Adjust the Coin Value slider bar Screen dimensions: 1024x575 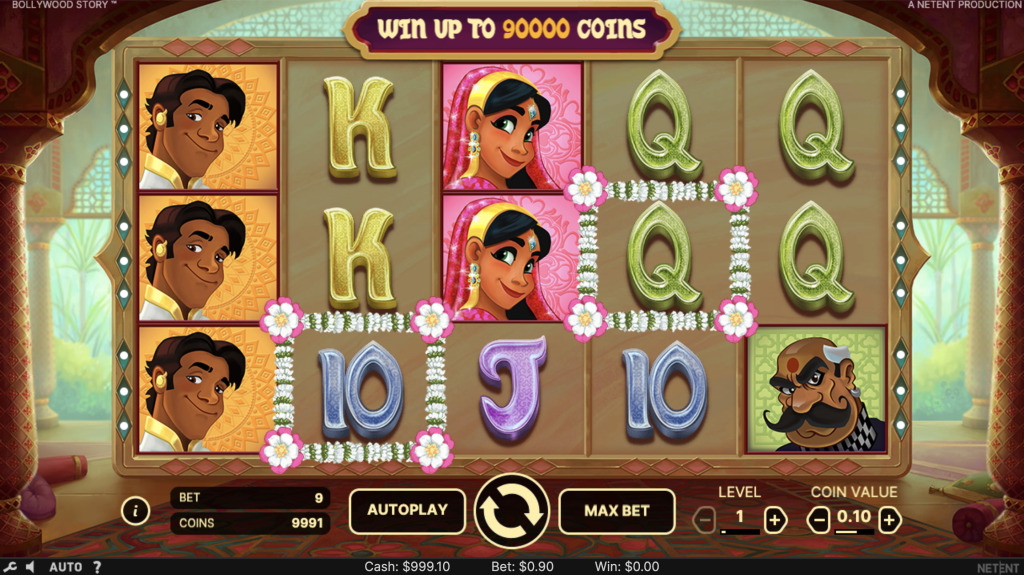coord(854,533)
